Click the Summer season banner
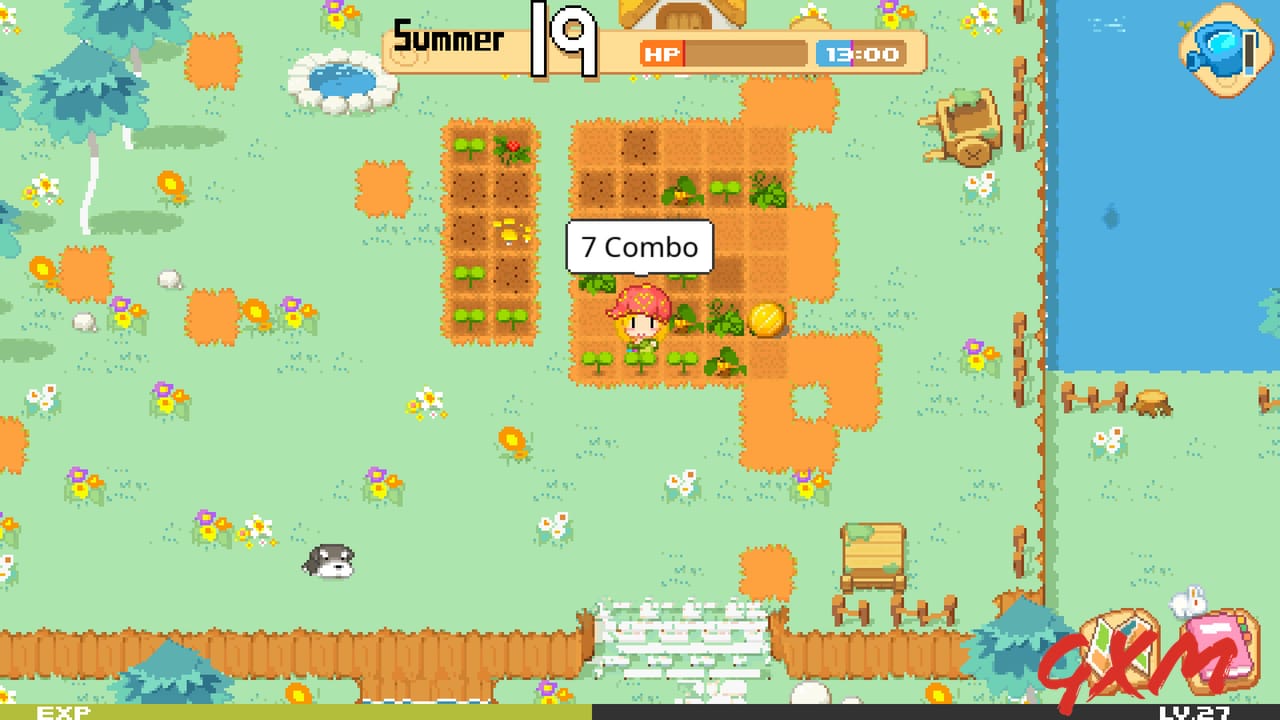The width and height of the screenshot is (1280, 720). point(447,38)
